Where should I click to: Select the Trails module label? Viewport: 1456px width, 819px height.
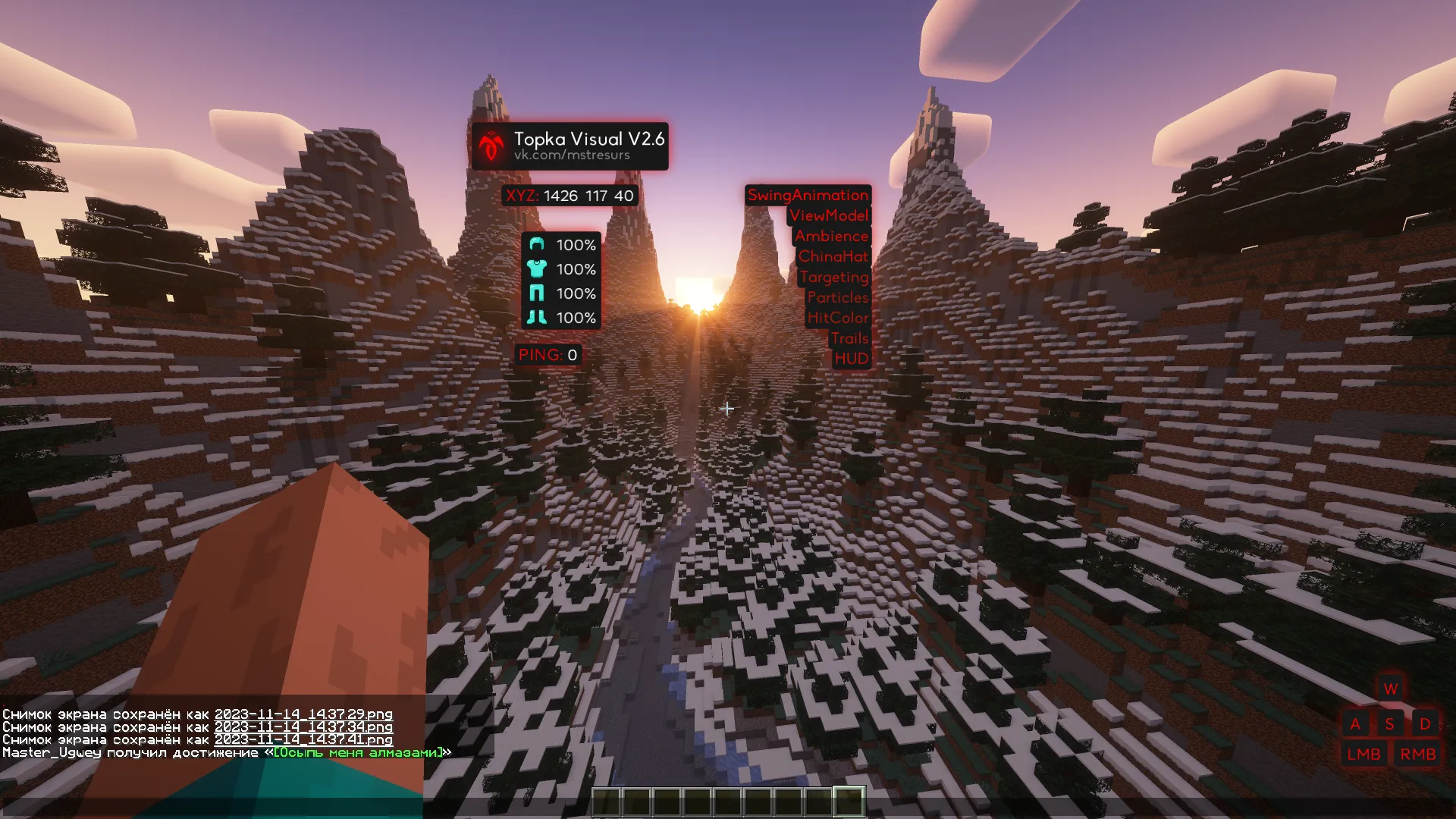(849, 339)
